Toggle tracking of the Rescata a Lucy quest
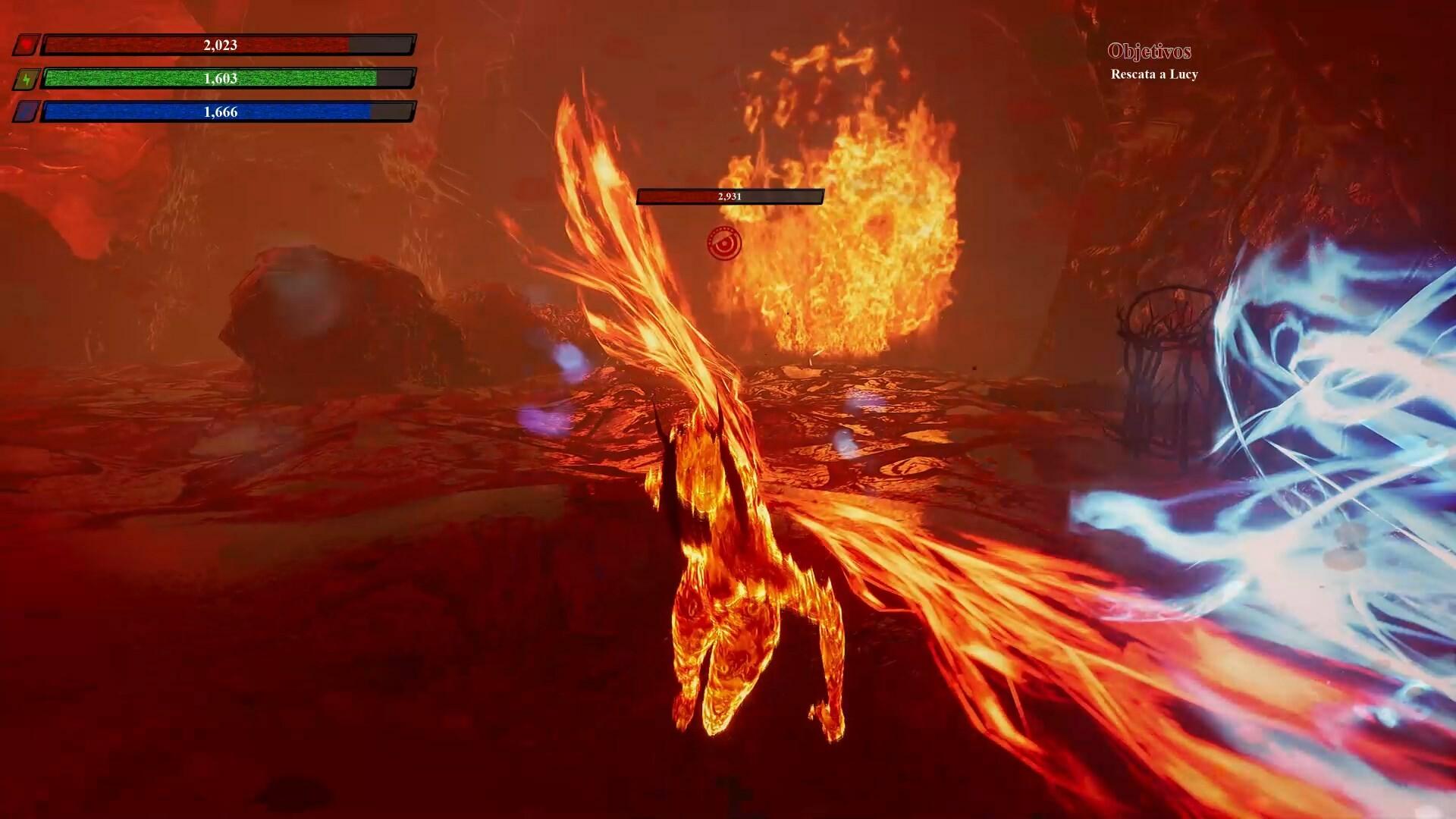The image size is (1456, 819). (1153, 76)
